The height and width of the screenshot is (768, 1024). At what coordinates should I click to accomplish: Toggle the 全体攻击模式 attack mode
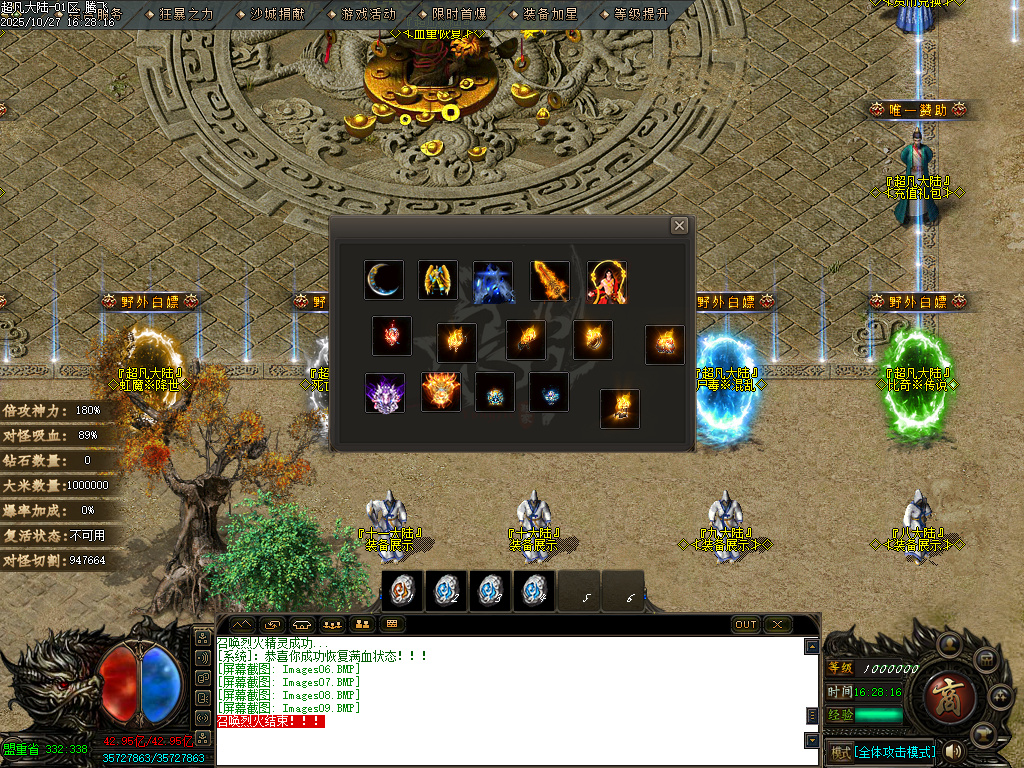[895, 751]
